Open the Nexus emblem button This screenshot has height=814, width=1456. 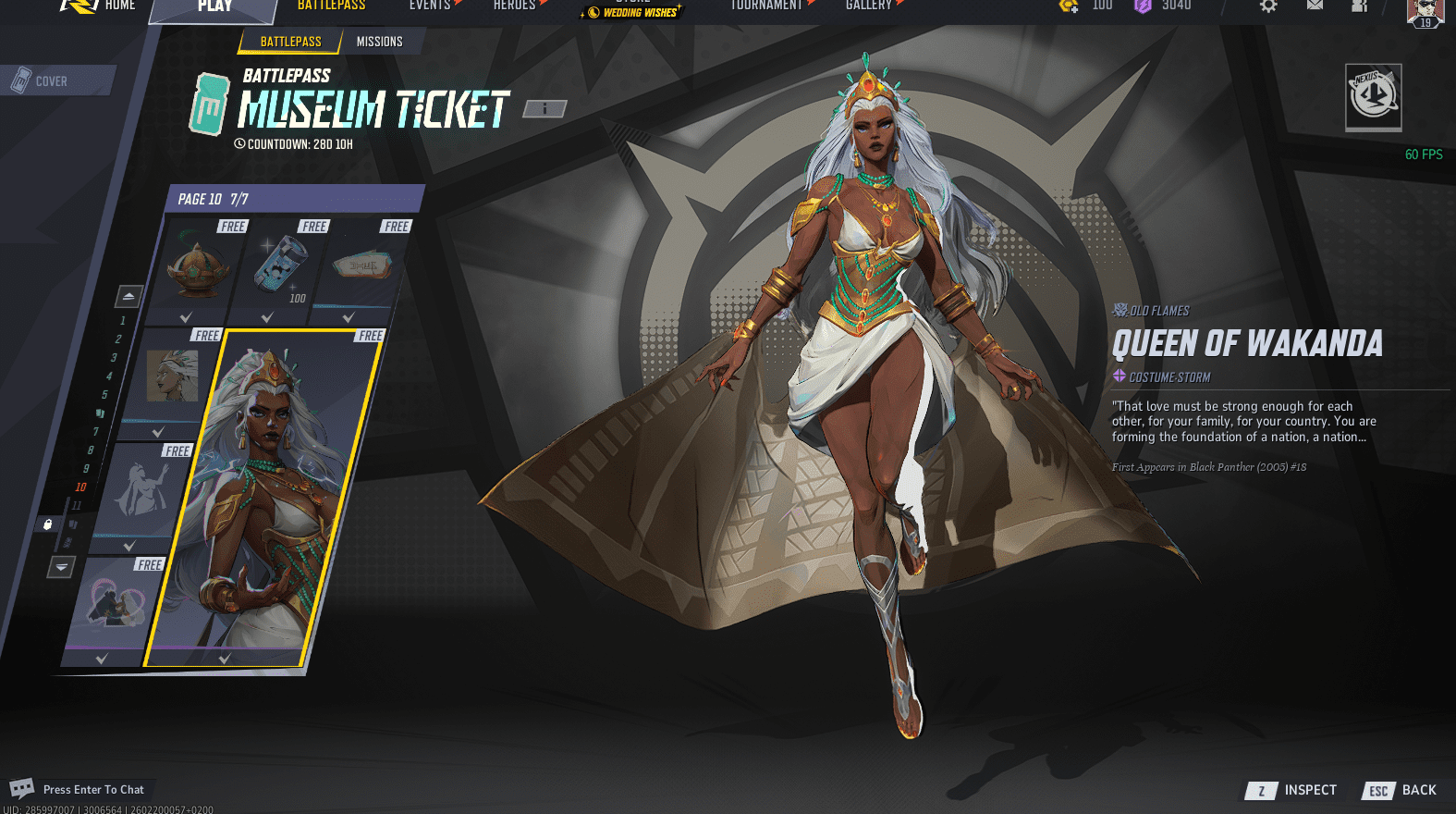1373,96
